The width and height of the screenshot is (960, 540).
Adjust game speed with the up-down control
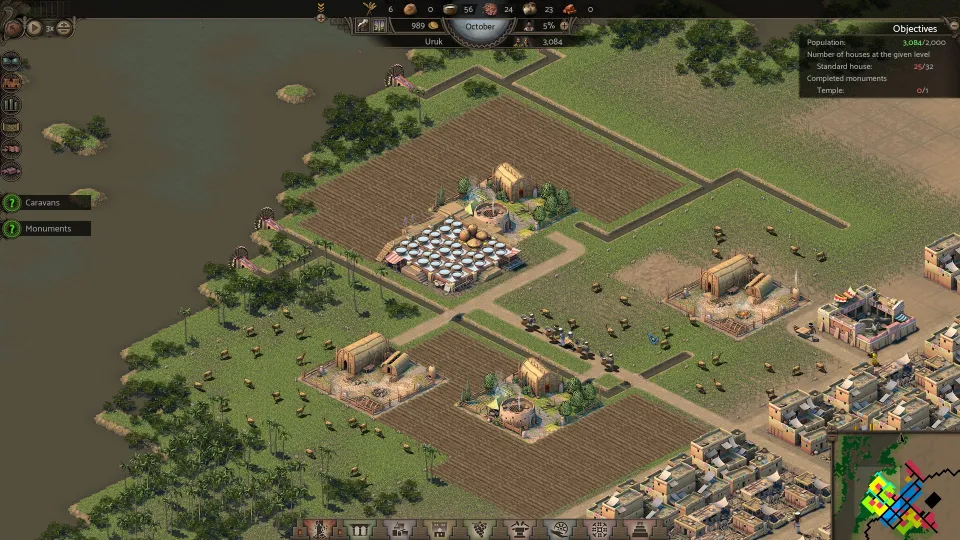coord(64,28)
